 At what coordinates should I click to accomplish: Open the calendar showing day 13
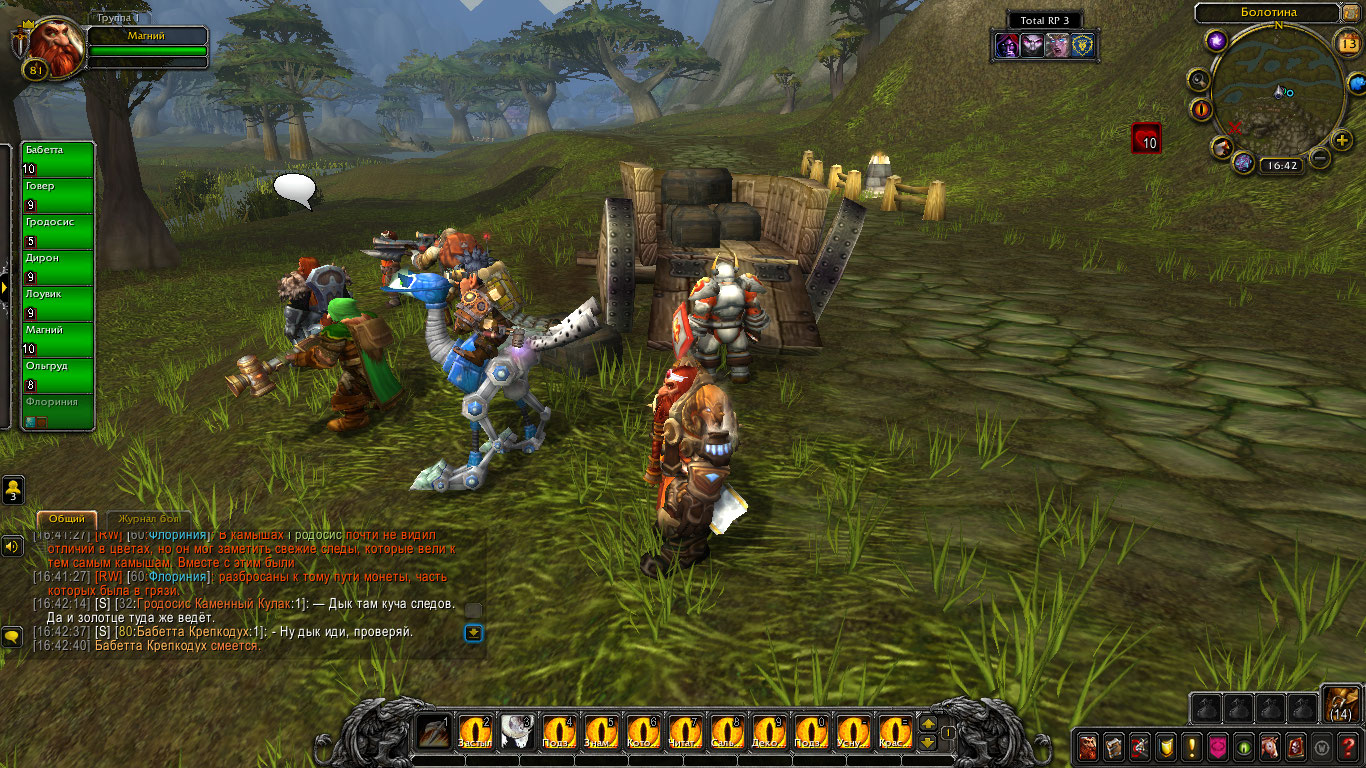click(x=1347, y=42)
